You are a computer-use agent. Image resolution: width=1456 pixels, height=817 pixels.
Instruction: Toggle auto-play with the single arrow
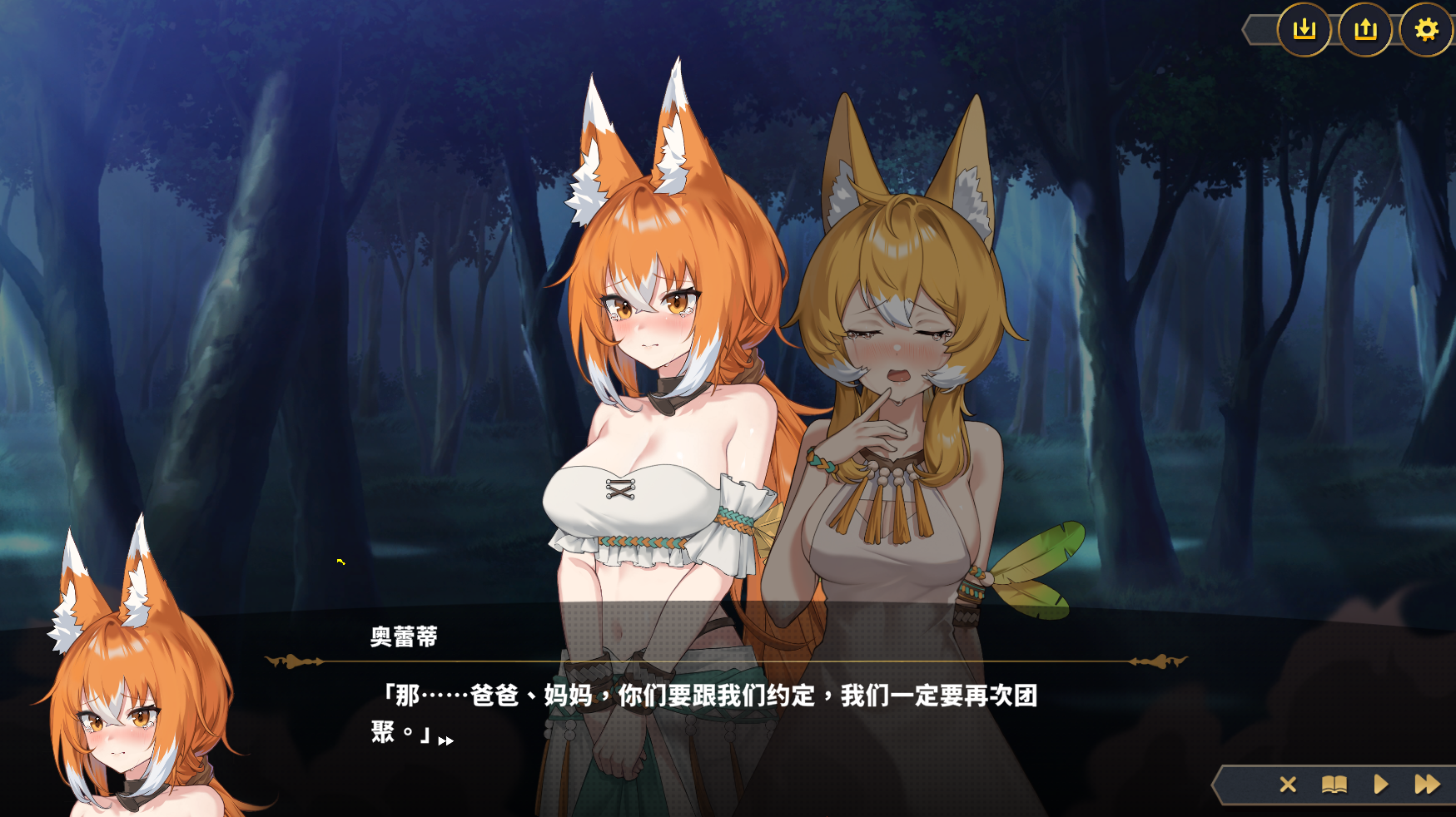point(1381,785)
